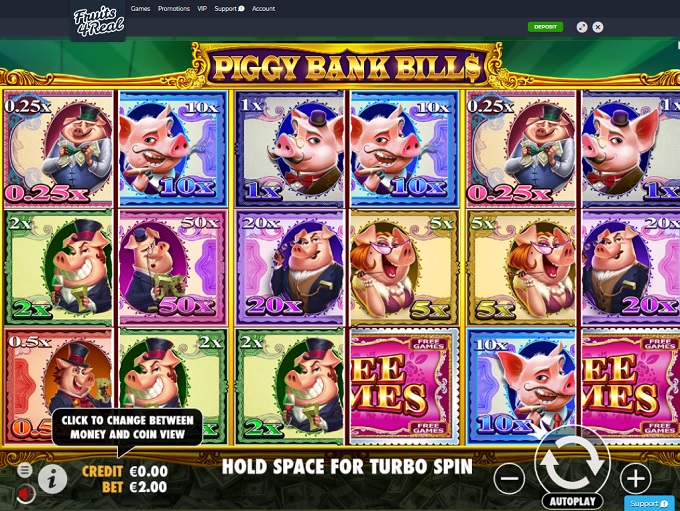Open the blue Support chat widget
The width and height of the screenshot is (680, 511).
pos(649,503)
